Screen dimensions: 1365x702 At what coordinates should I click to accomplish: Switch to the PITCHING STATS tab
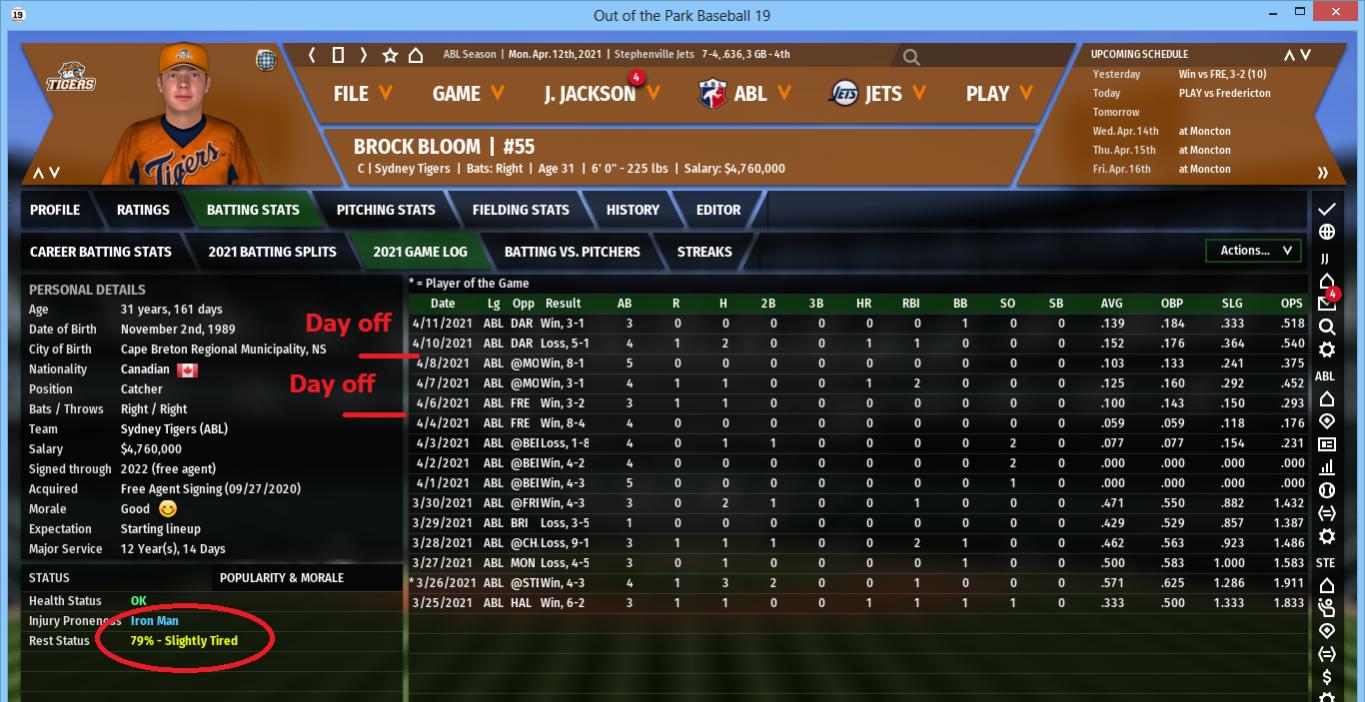(385, 210)
